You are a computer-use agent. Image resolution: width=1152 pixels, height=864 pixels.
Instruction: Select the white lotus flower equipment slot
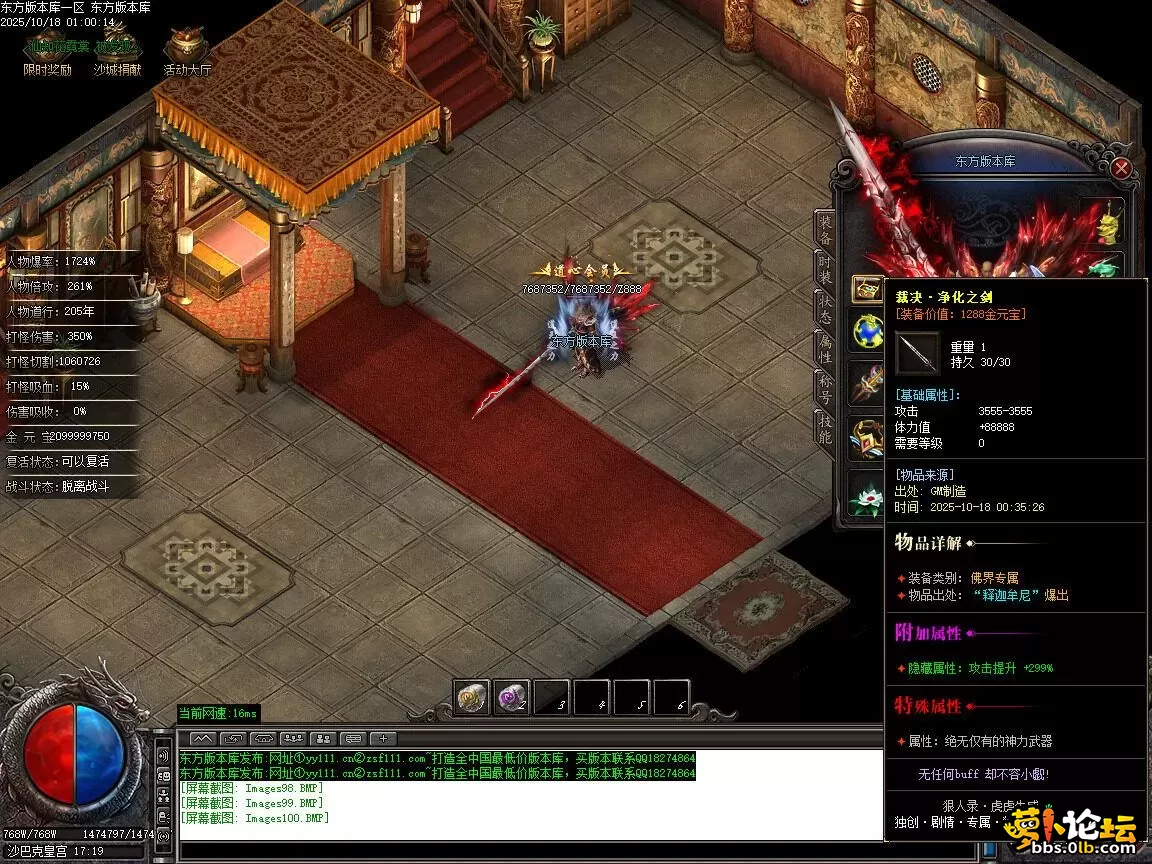click(x=866, y=493)
